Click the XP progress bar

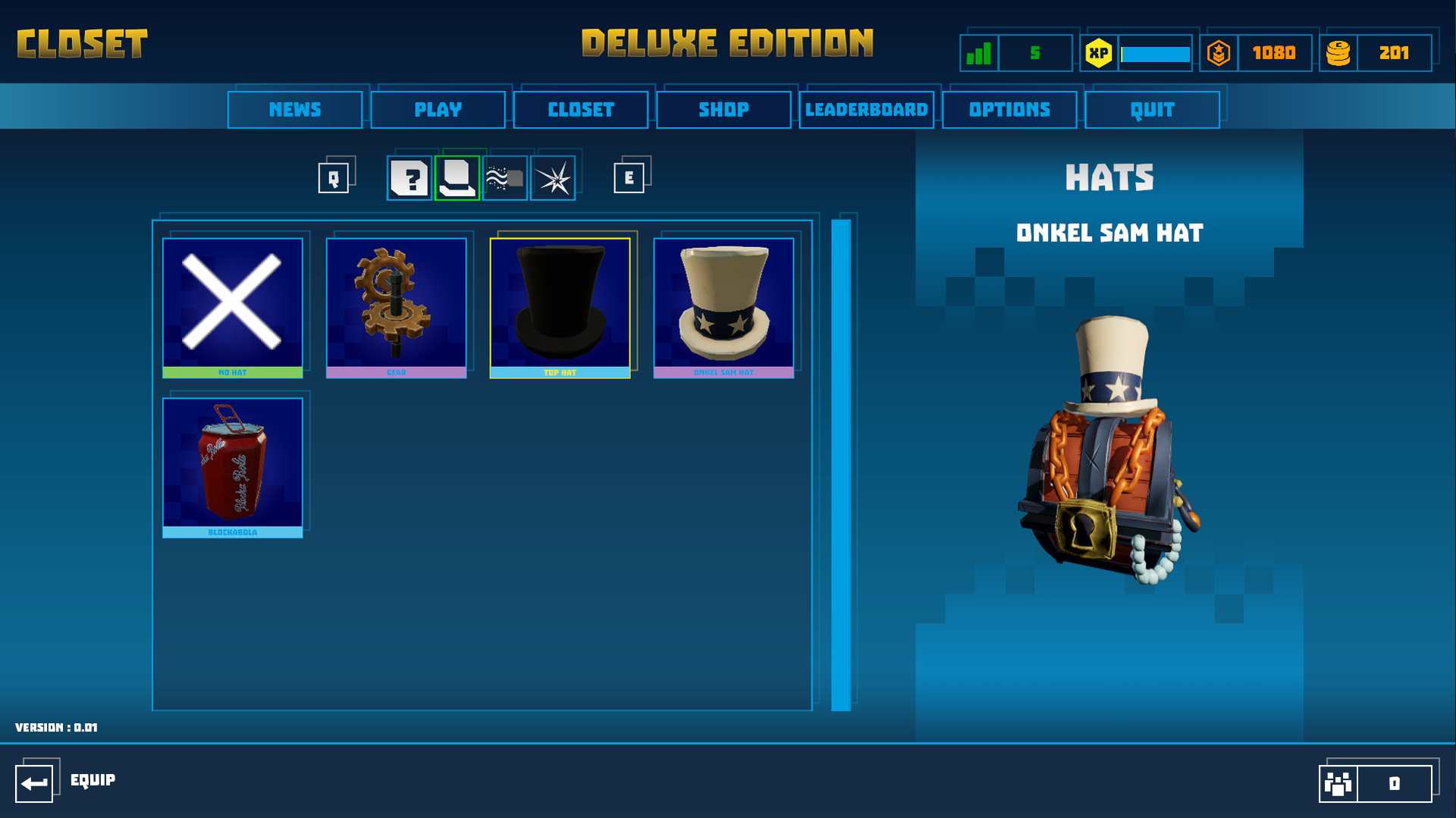point(1154,53)
